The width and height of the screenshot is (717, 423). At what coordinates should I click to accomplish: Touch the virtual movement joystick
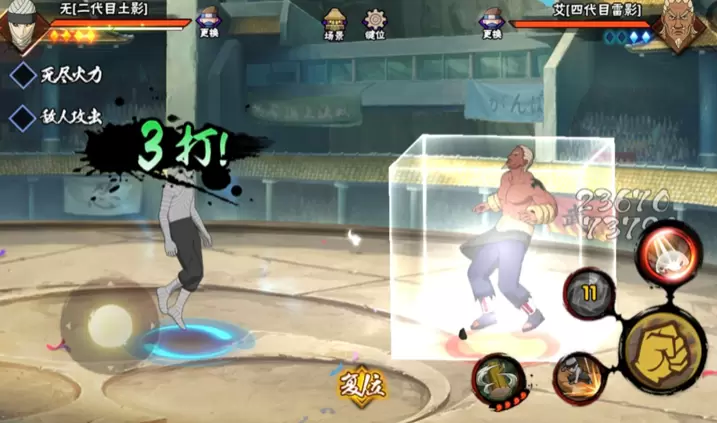[x=108, y=325]
